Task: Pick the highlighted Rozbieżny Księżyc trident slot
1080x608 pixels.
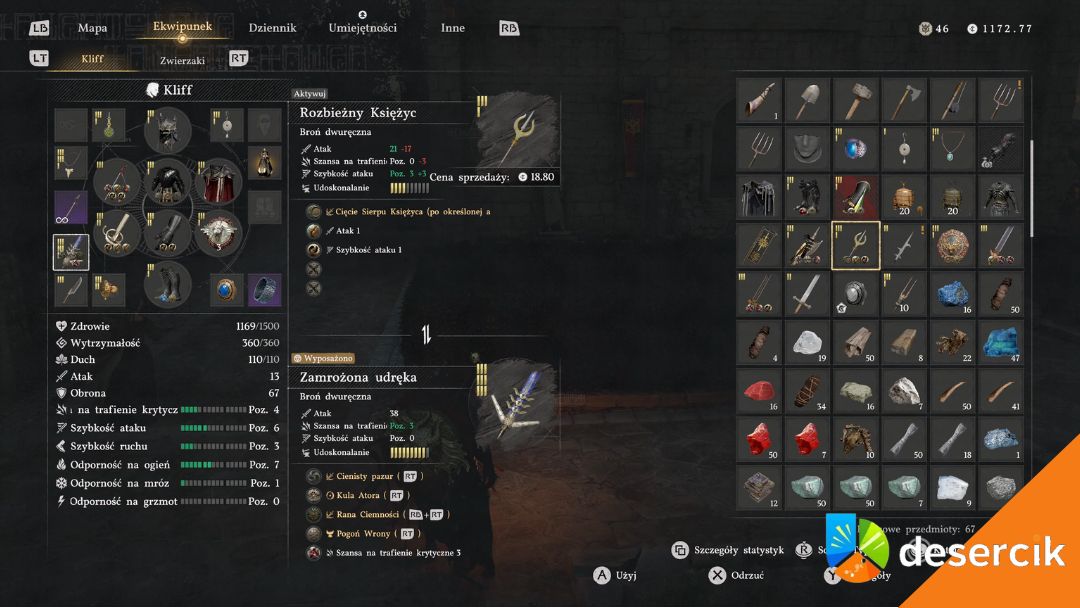Action: pos(856,246)
